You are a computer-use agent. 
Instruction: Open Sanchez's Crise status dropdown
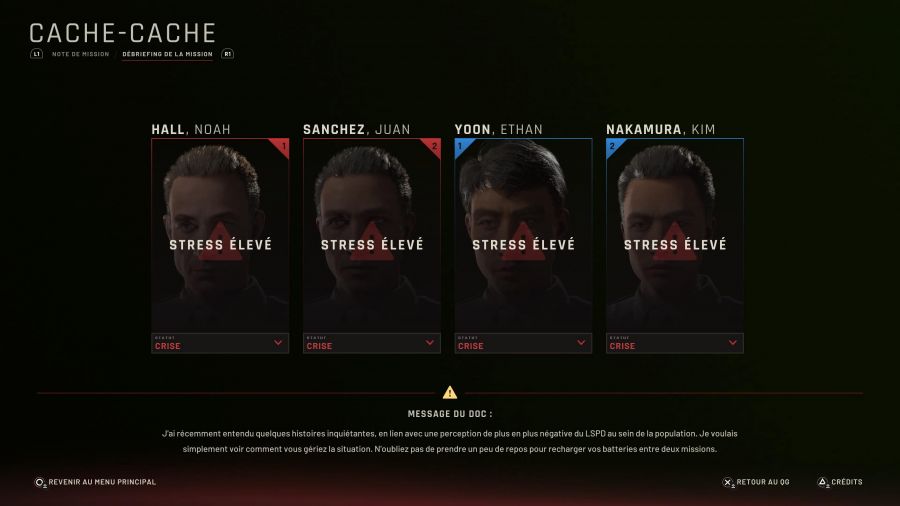point(372,343)
